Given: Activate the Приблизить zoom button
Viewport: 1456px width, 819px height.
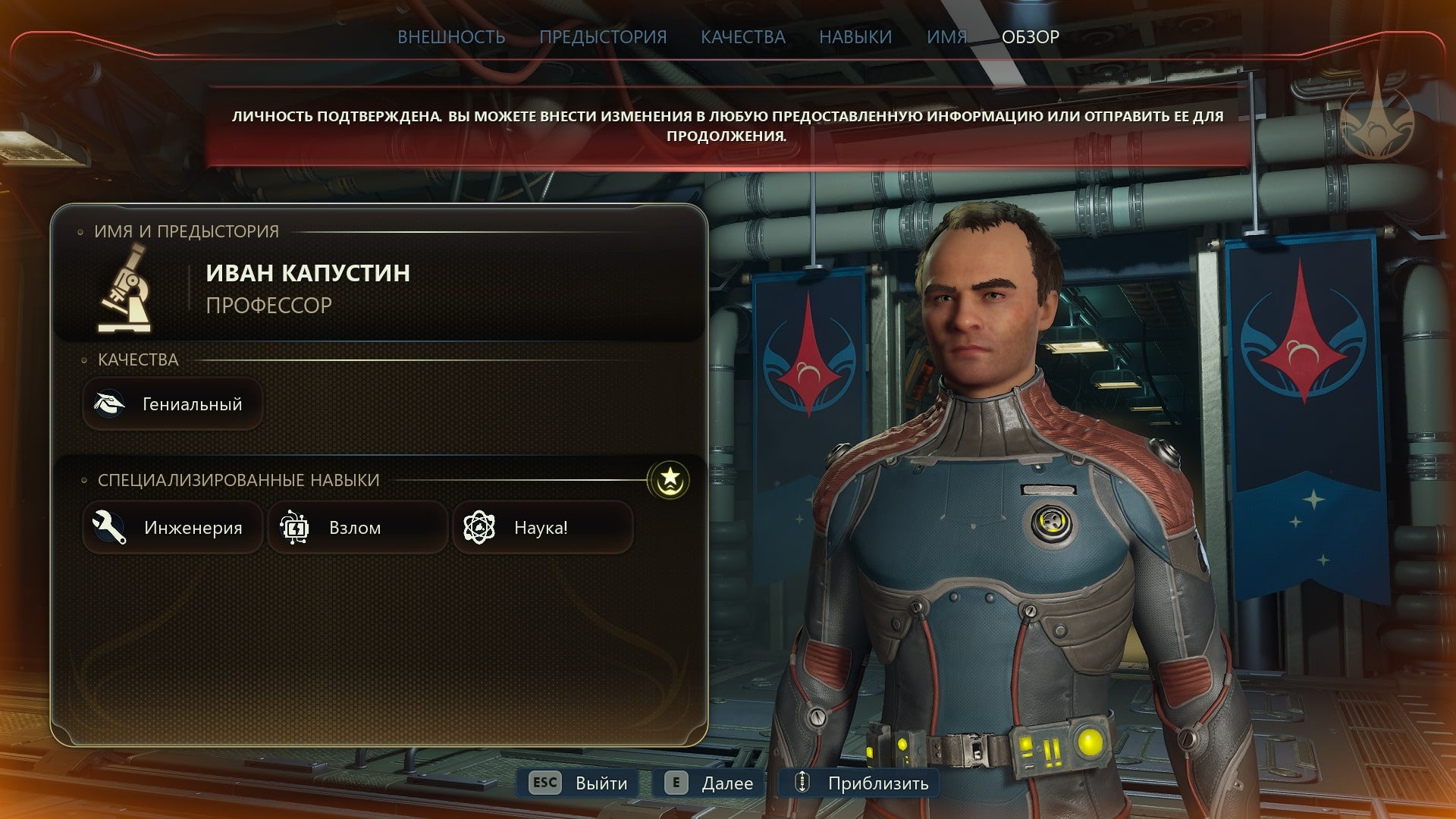Looking at the screenshot, I should 859,783.
